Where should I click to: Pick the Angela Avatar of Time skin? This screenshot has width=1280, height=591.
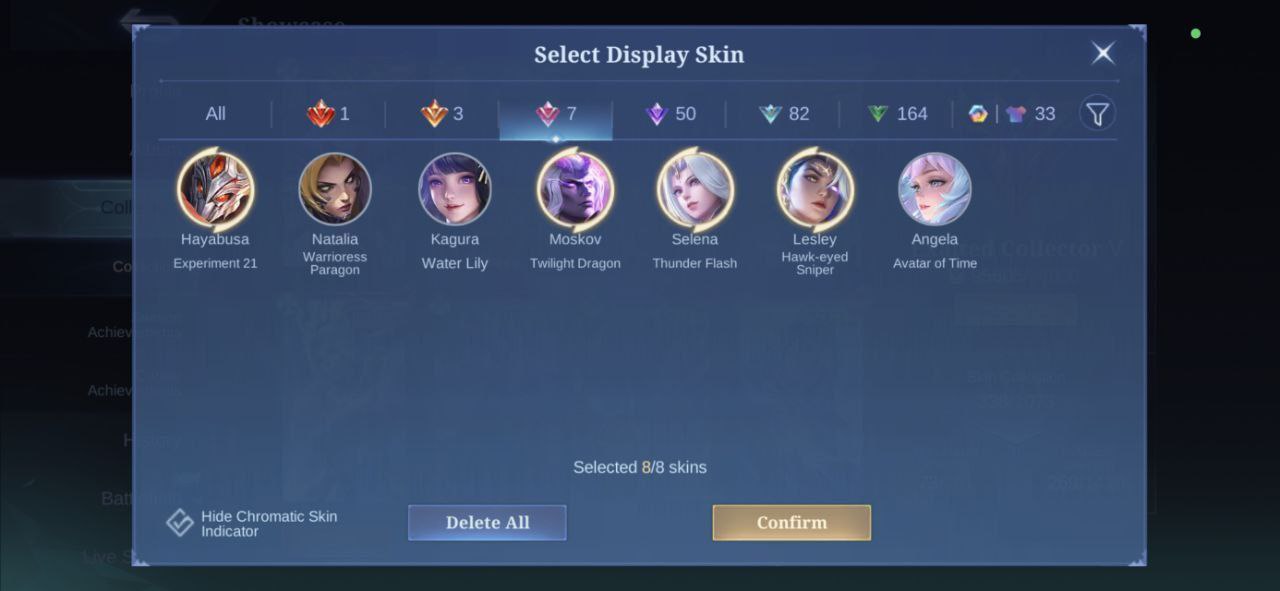[935, 189]
